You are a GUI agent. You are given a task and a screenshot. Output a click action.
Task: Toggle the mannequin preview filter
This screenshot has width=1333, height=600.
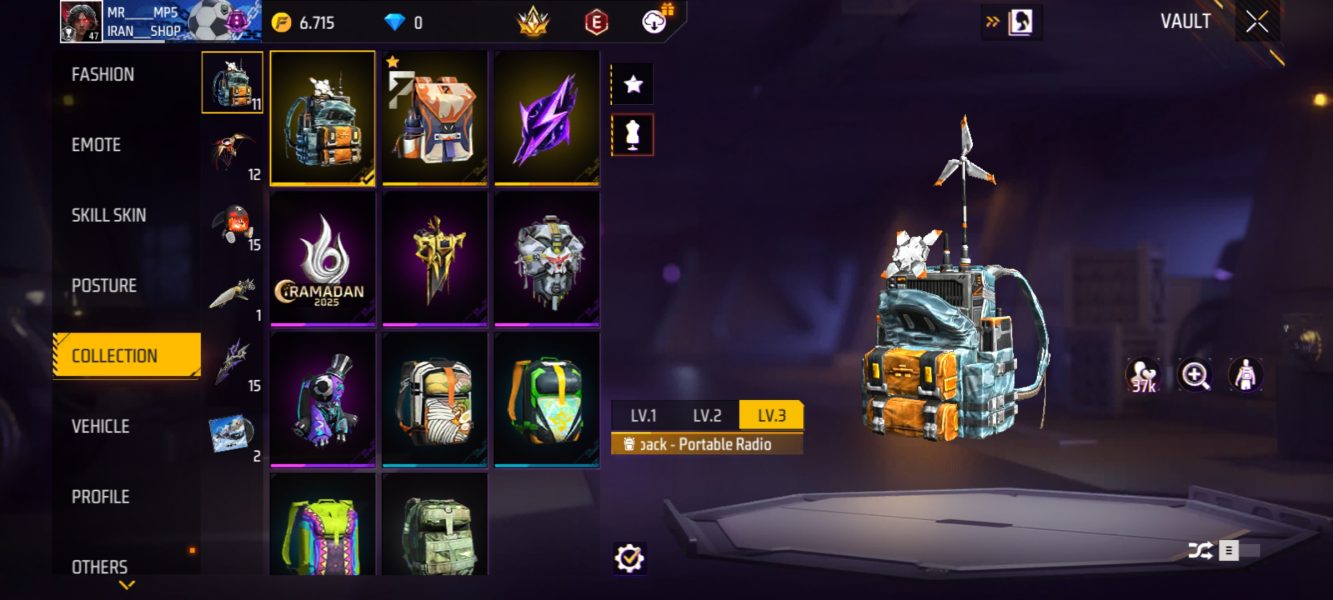[x=633, y=135]
